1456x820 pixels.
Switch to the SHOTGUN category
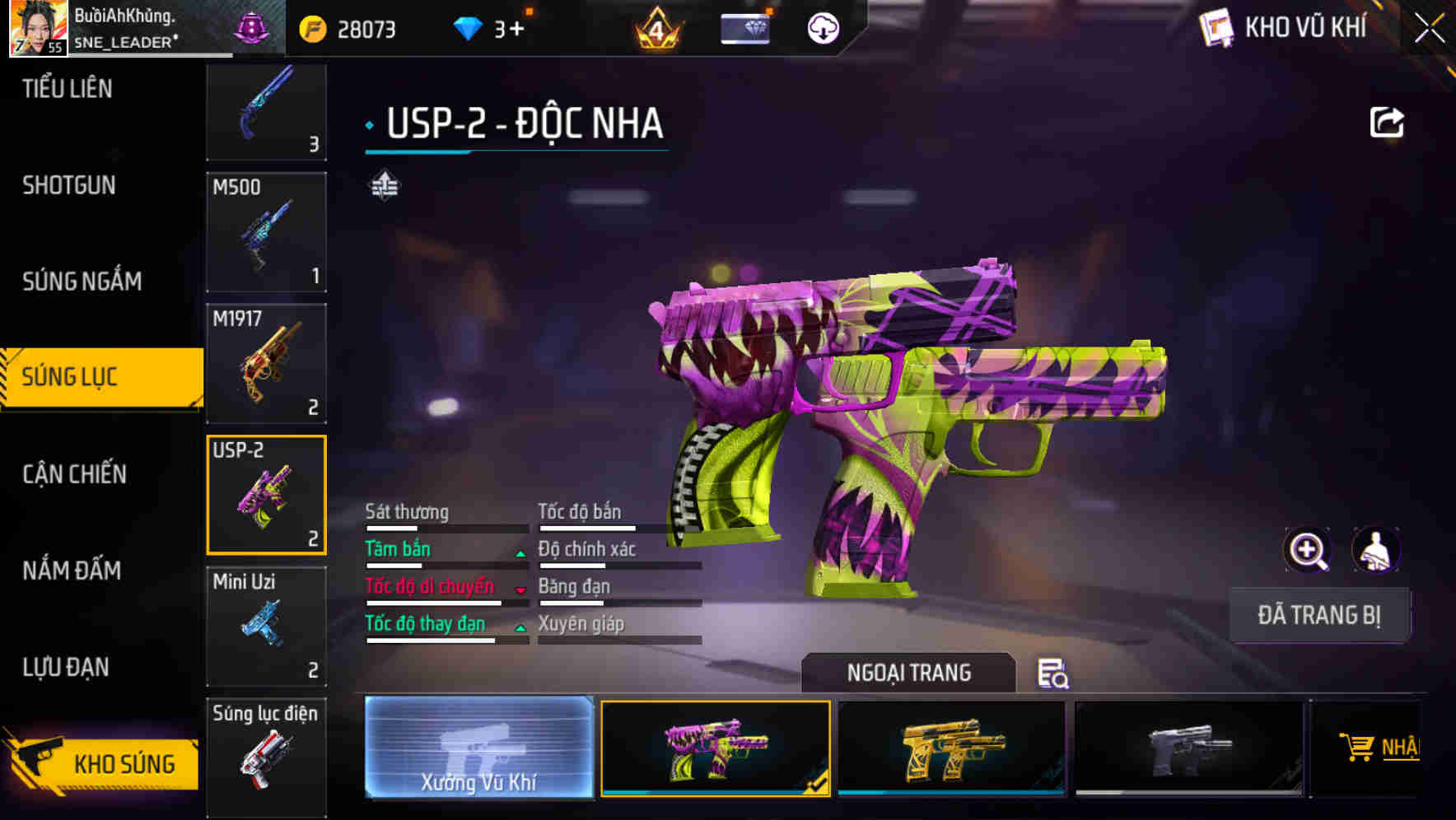[x=70, y=185]
